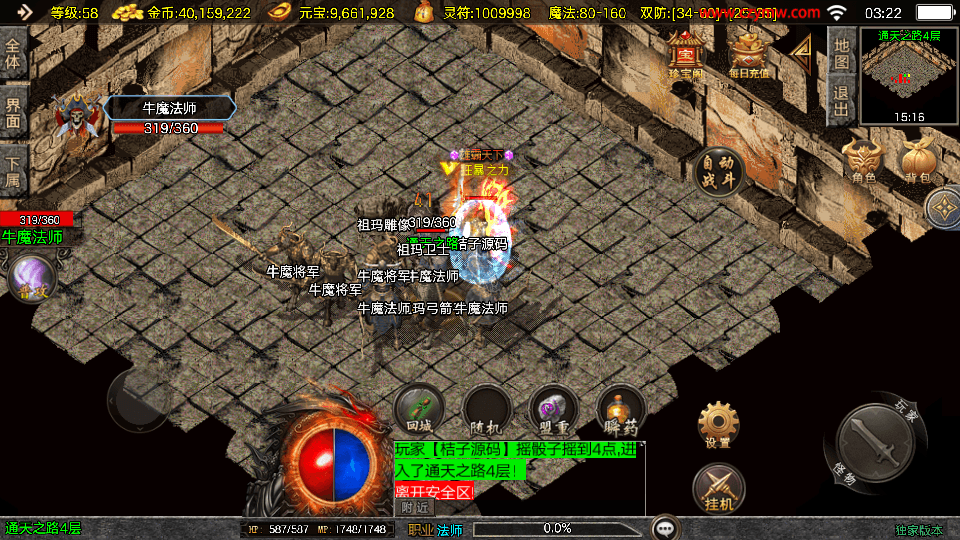
Task: Select the 下属 subordinates tab
Action: 13,172
